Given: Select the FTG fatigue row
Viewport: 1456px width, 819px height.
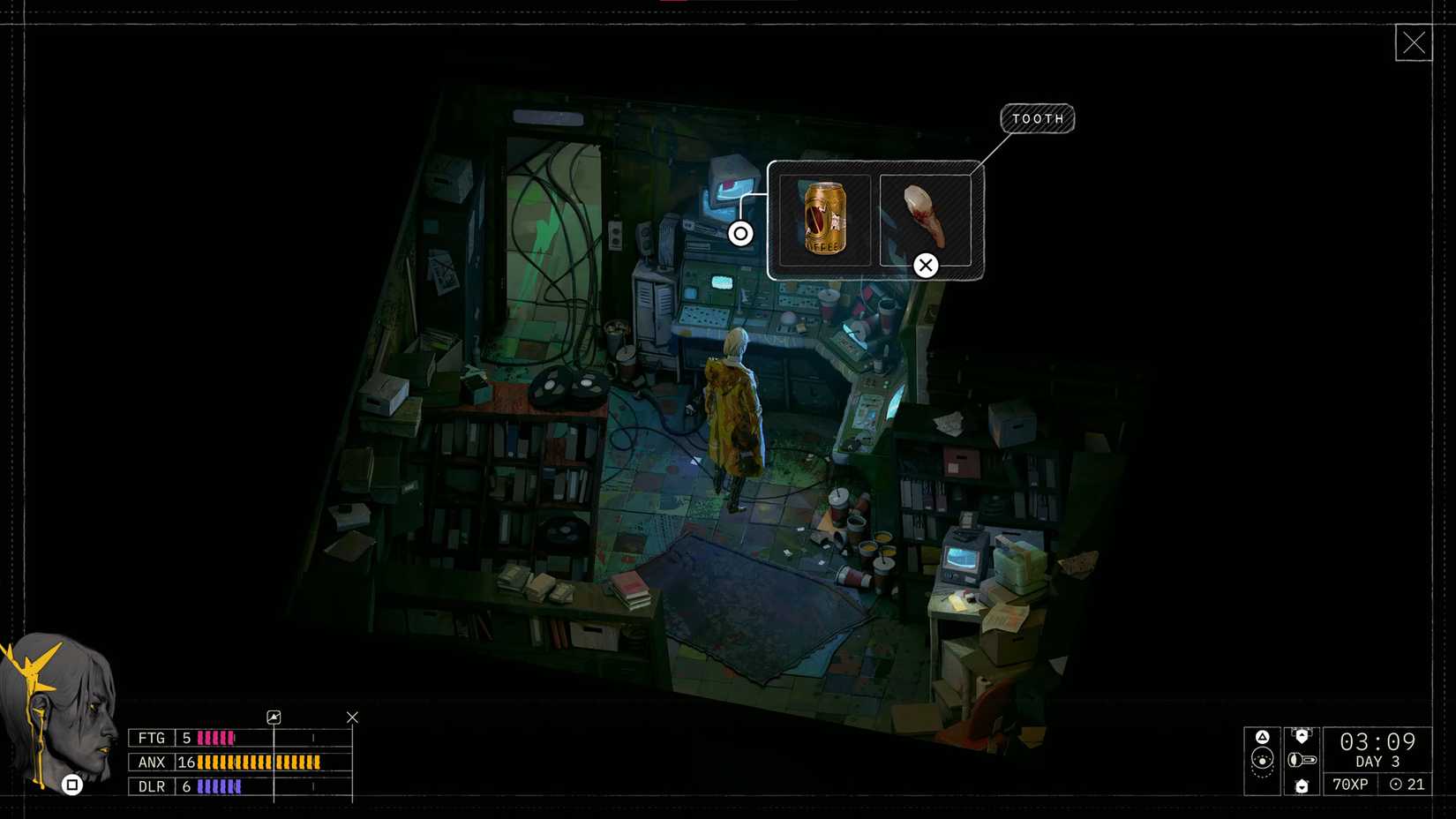Looking at the screenshot, I should click(x=150, y=737).
